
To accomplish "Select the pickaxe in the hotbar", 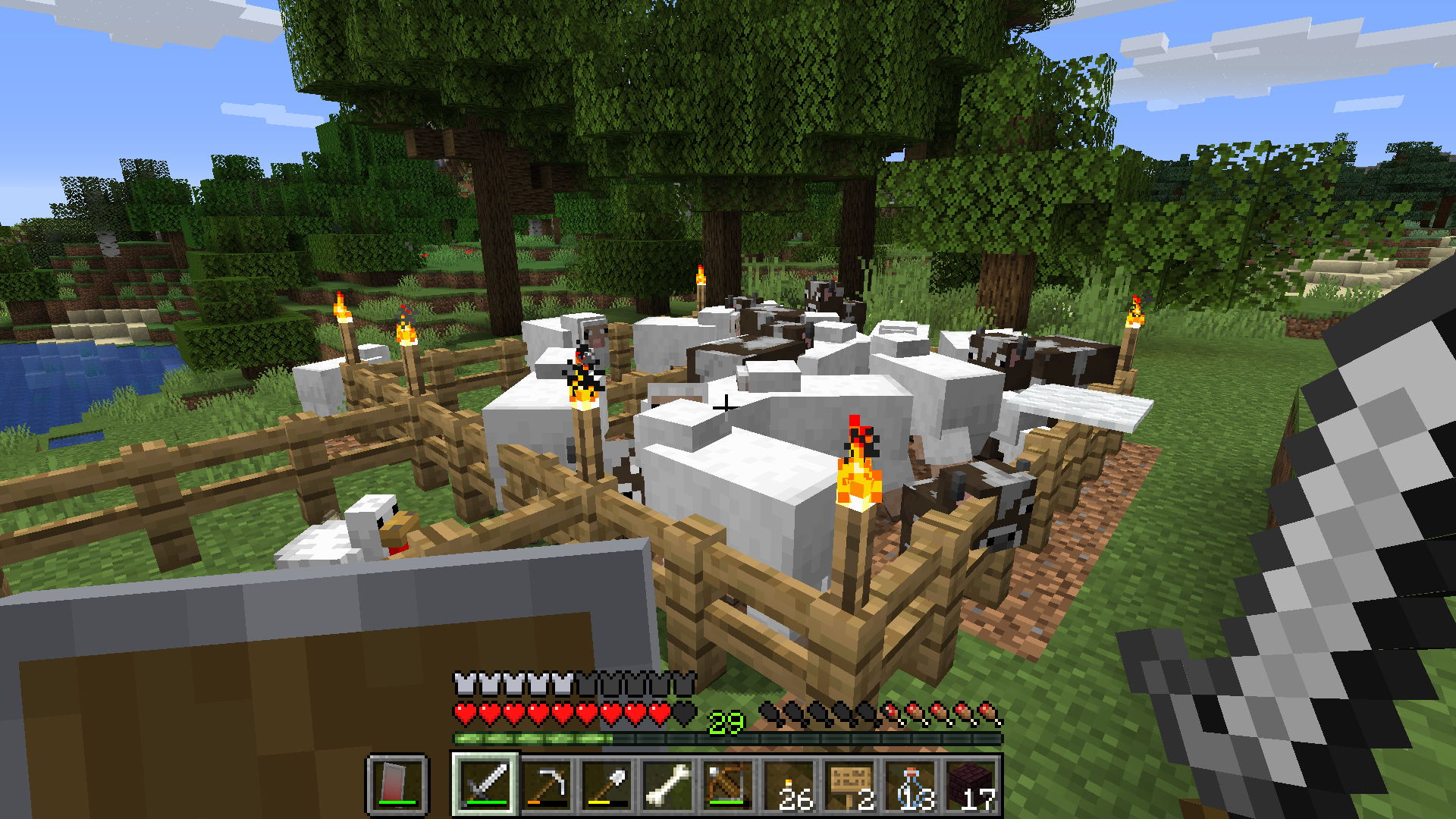I will (x=546, y=784).
